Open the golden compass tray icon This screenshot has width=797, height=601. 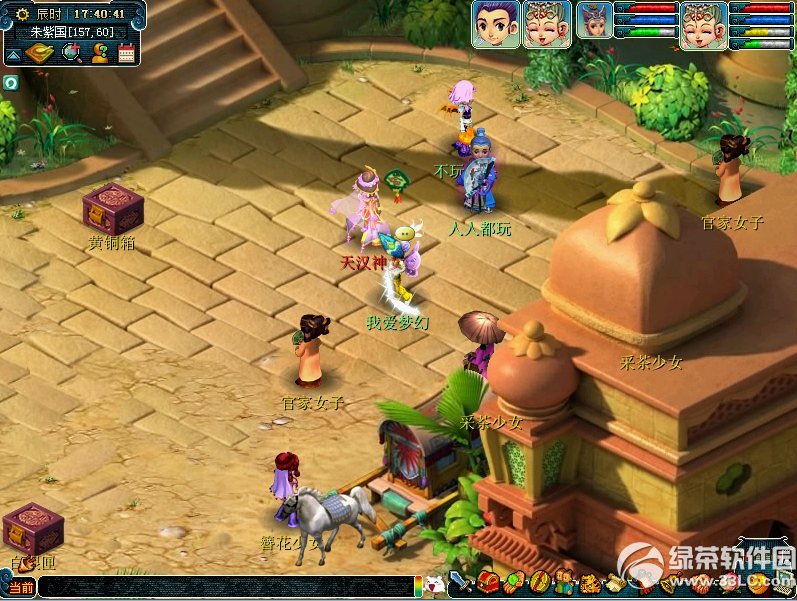[39, 54]
